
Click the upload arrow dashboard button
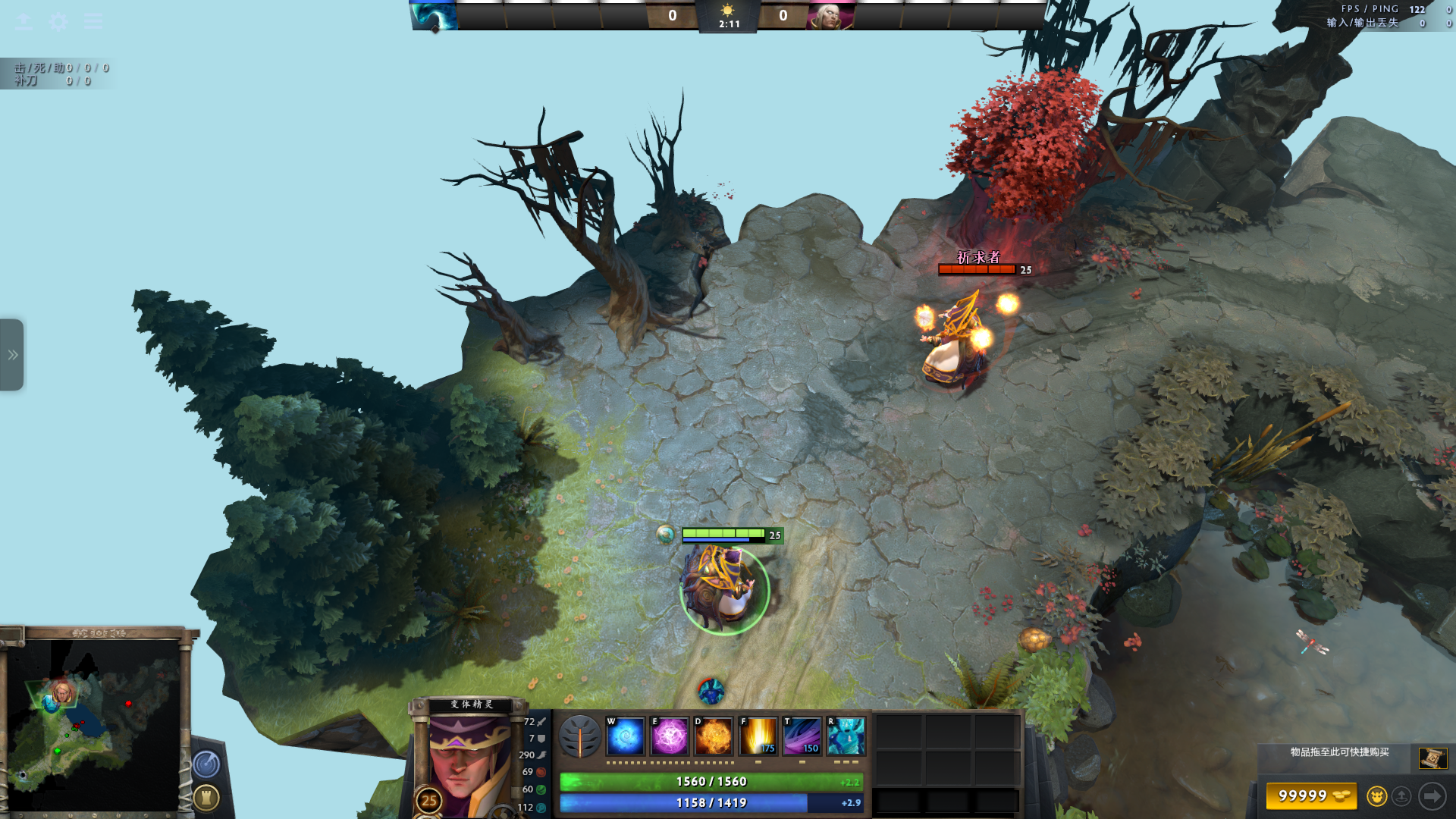[24, 21]
